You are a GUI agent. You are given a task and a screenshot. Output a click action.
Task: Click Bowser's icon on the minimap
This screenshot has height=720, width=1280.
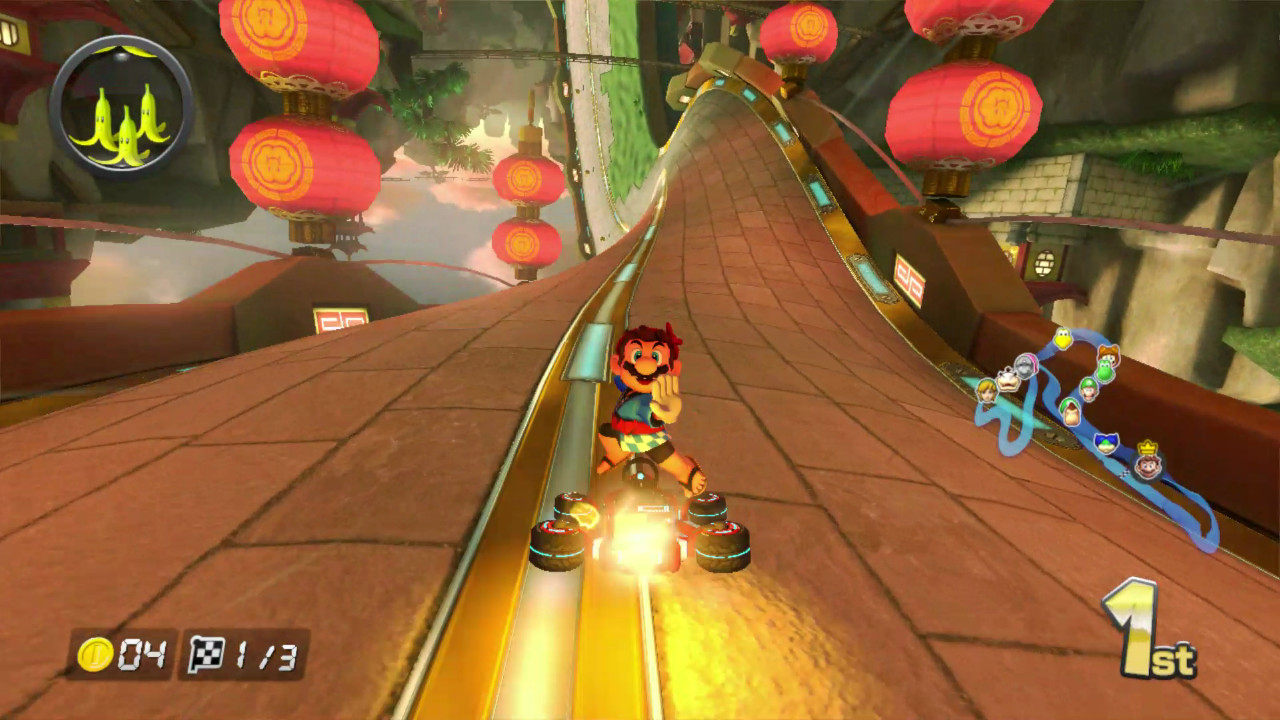tap(1009, 378)
